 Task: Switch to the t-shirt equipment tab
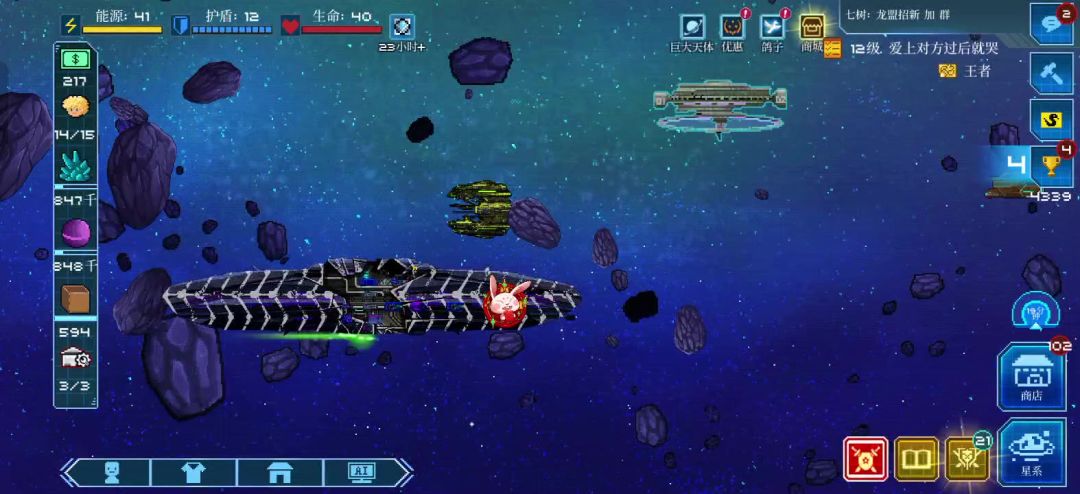coord(193,472)
